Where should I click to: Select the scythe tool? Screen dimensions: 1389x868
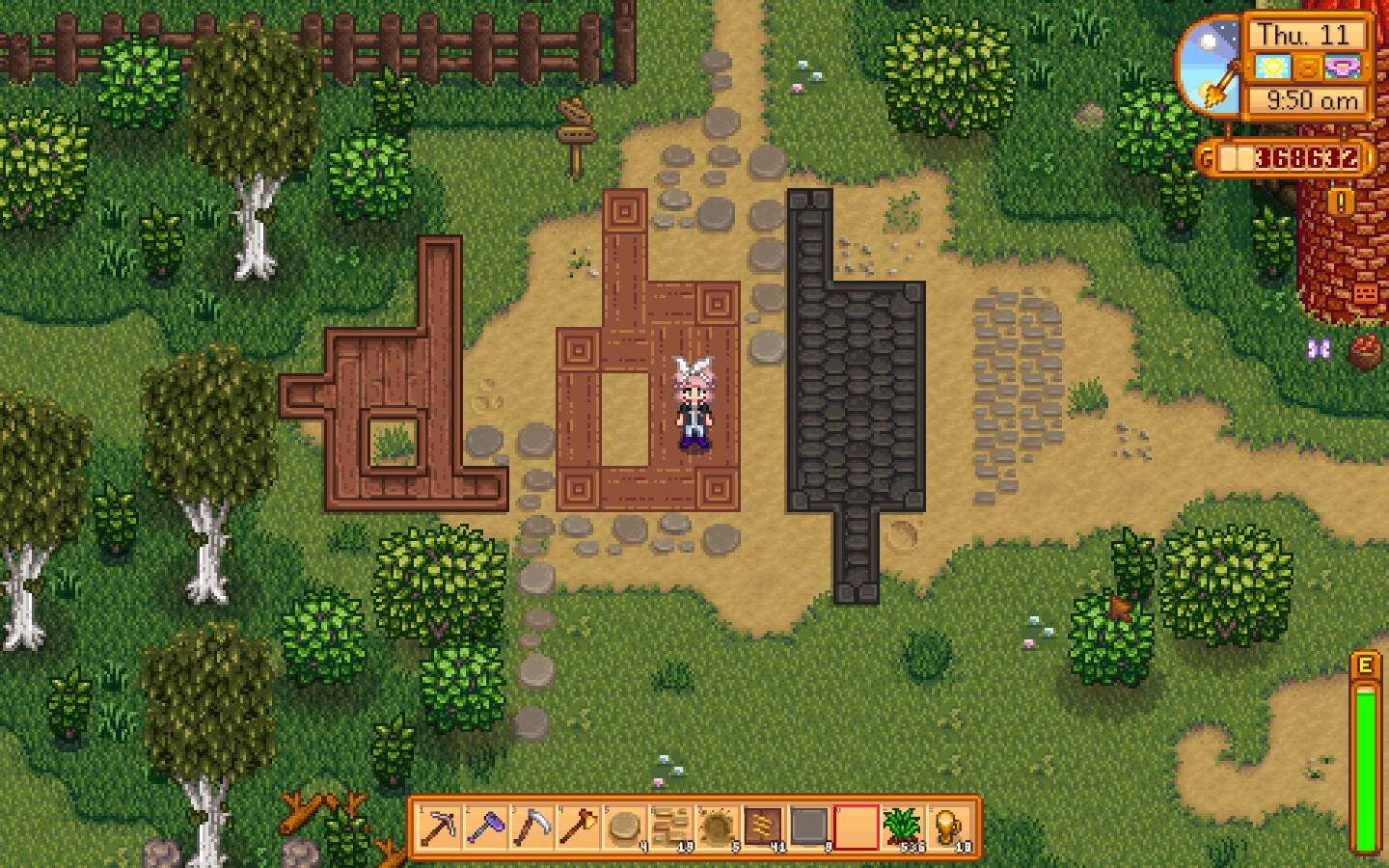pyautogui.click(x=534, y=829)
